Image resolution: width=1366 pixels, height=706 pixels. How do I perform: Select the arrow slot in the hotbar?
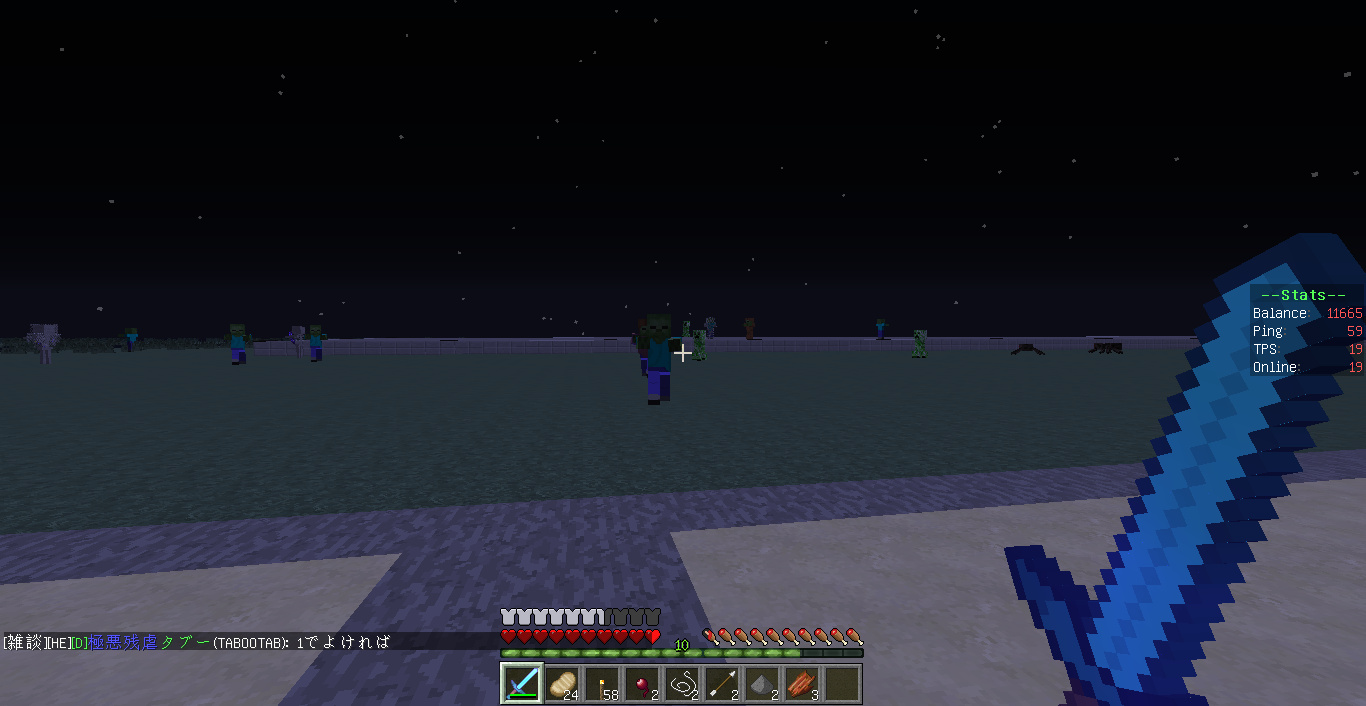(723, 684)
